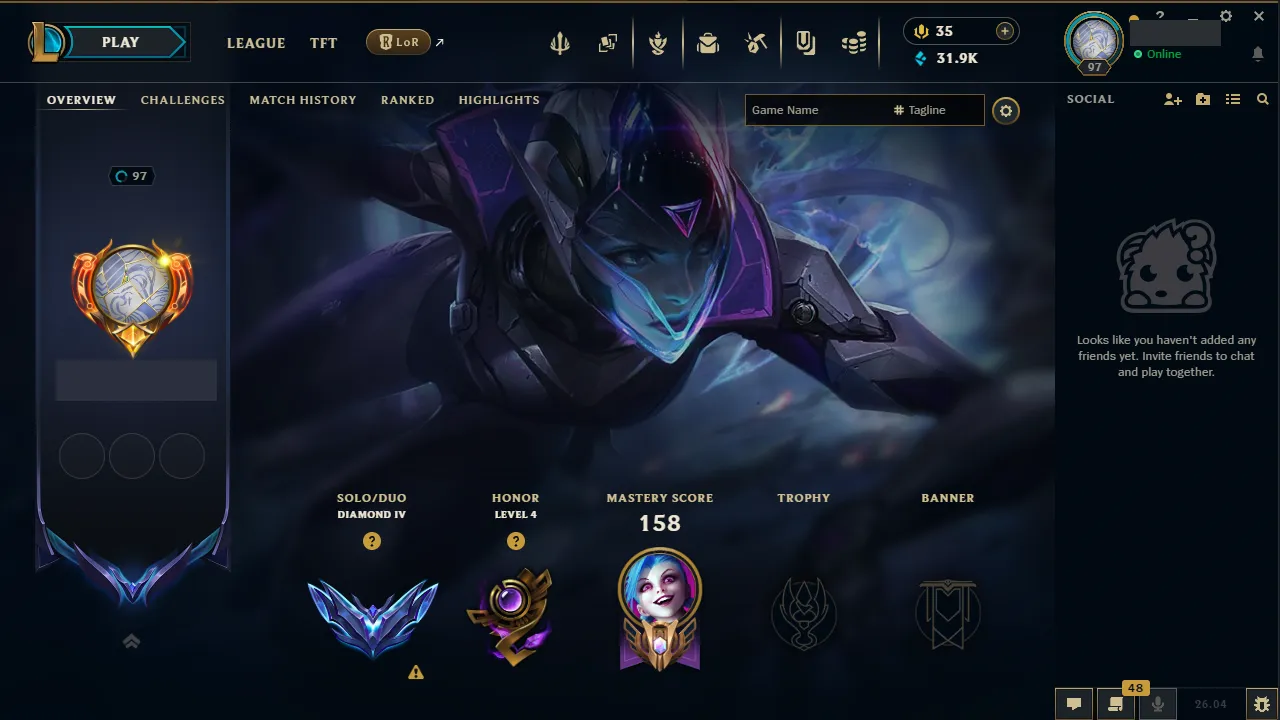This screenshot has width=1280, height=720.
Task: Report a bug with the bug icon
Action: click(x=1261, y=703)
